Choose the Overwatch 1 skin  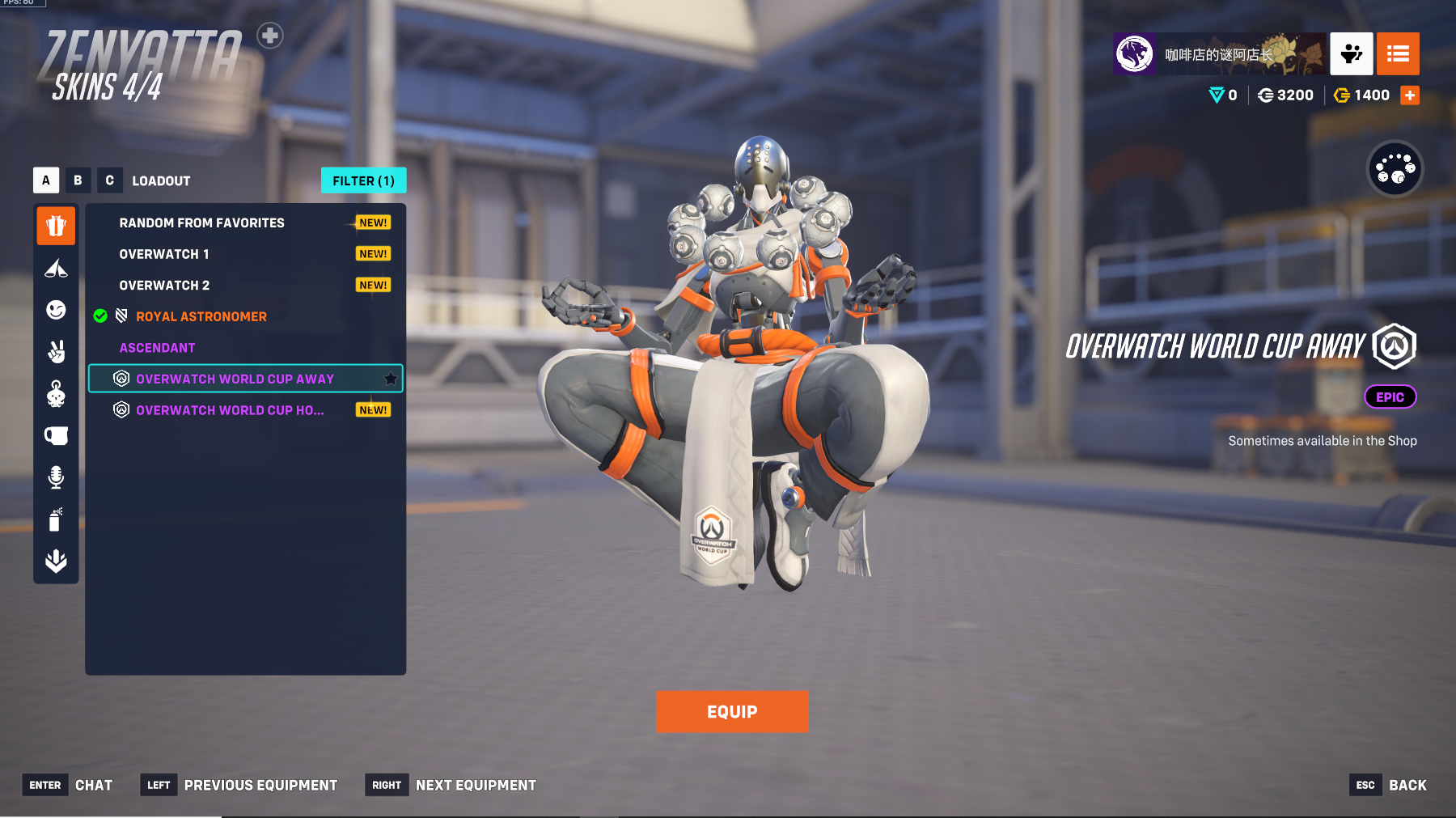click(164, 254)
